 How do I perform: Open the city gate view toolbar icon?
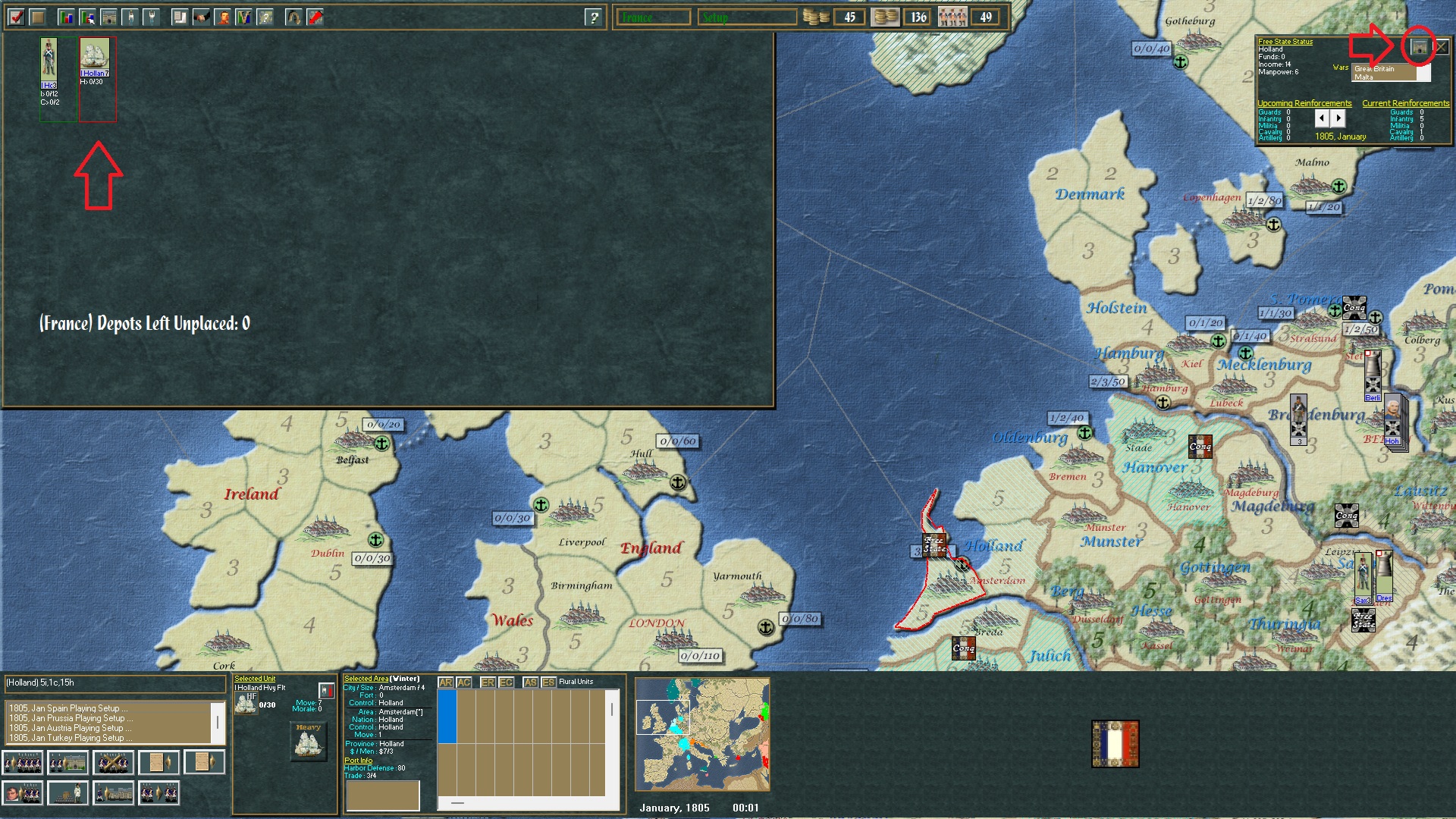pyautogui.click(x=108, y=17)
